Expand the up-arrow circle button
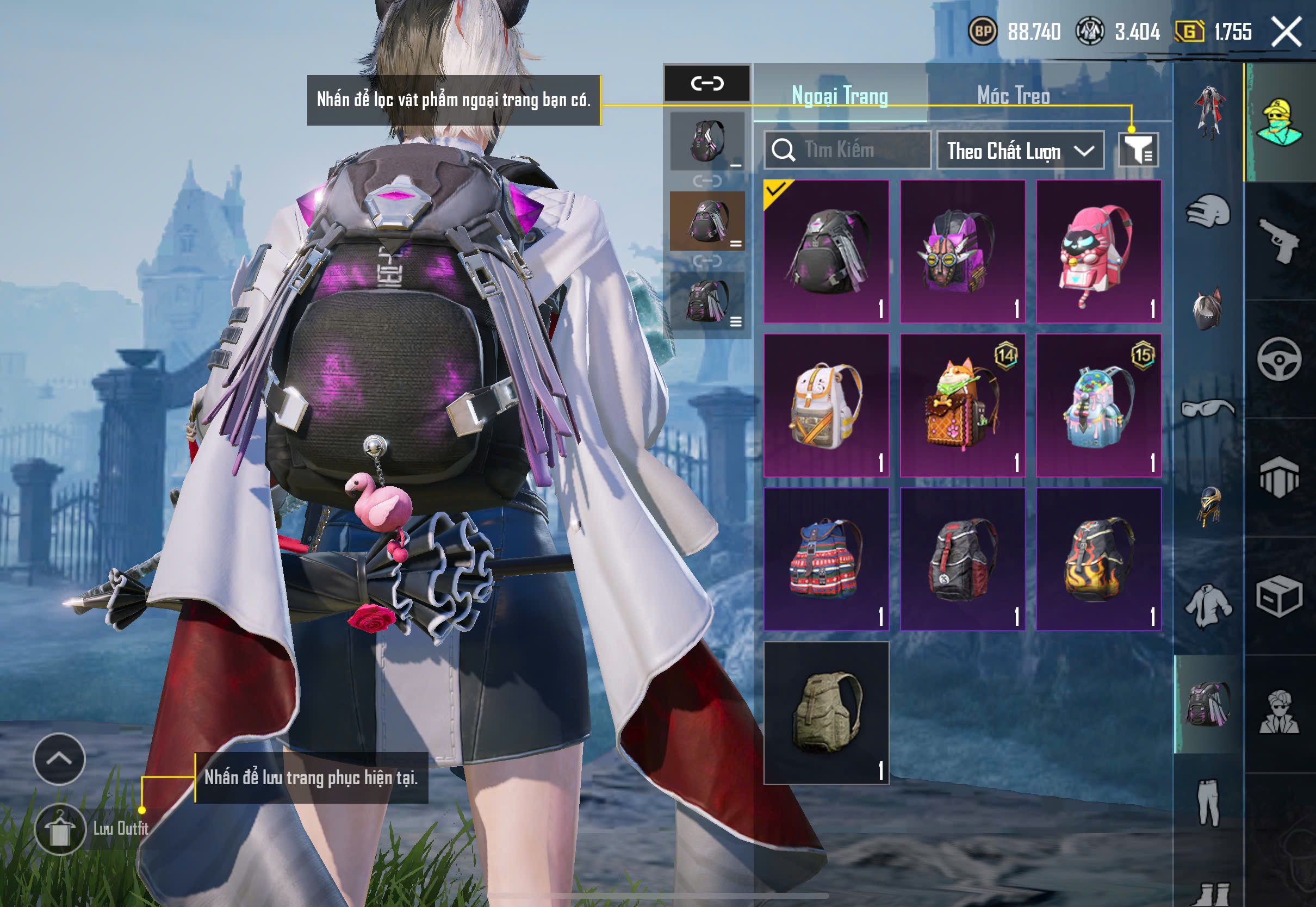1316x907 pixels. pyautogui.click(x=59, y=759)
